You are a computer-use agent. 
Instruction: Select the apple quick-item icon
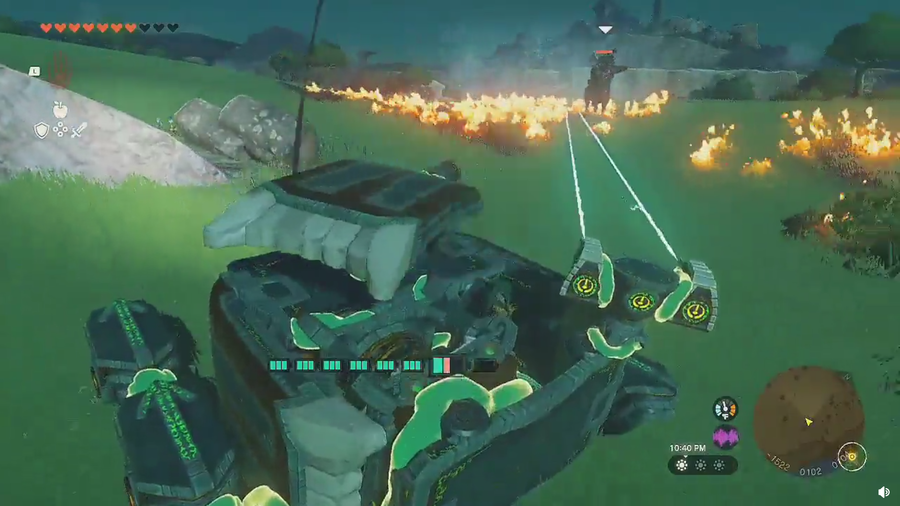point(60,109)
